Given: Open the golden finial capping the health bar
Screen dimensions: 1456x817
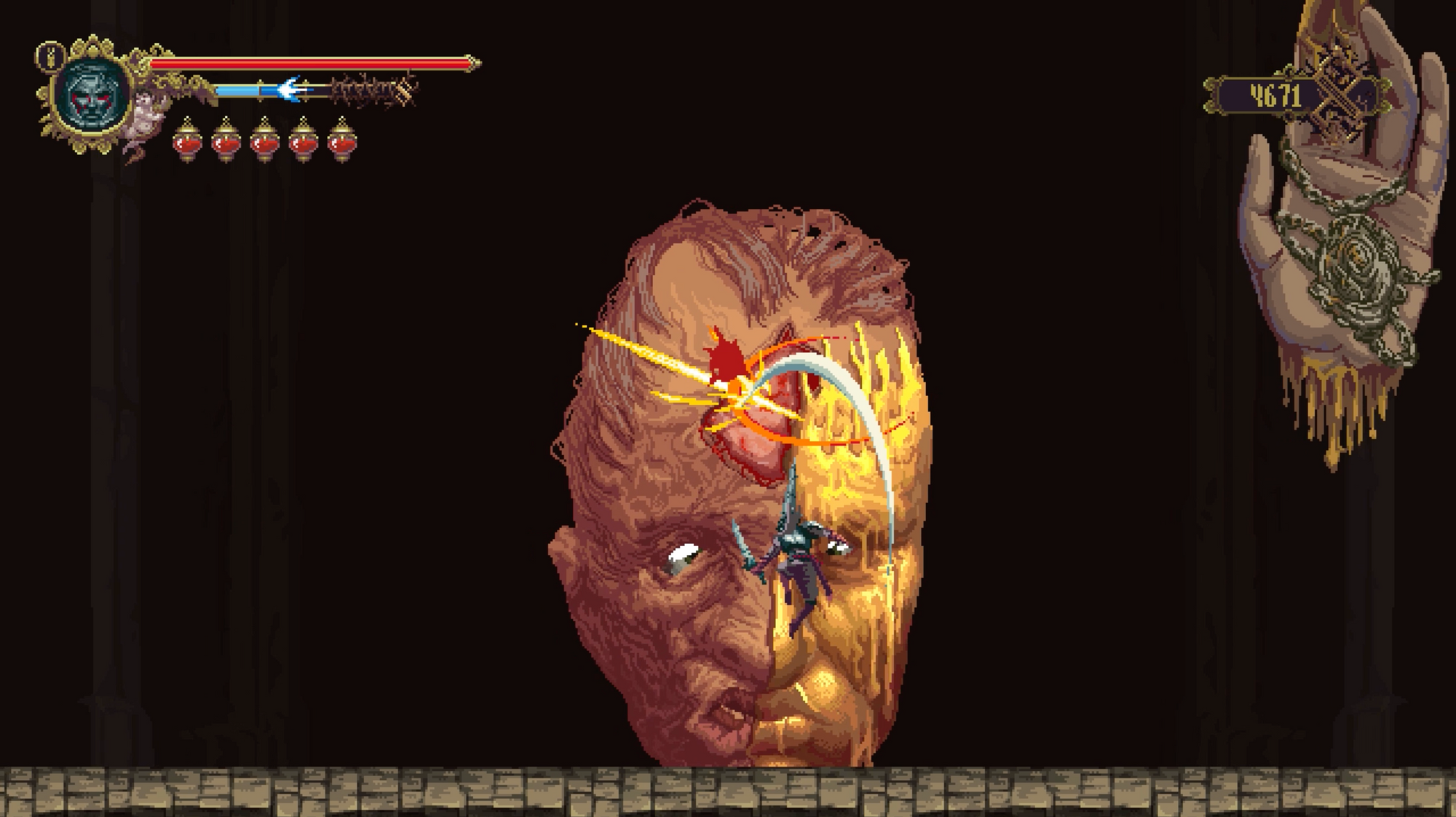Looking at the screenshot, I should point(472,63).
